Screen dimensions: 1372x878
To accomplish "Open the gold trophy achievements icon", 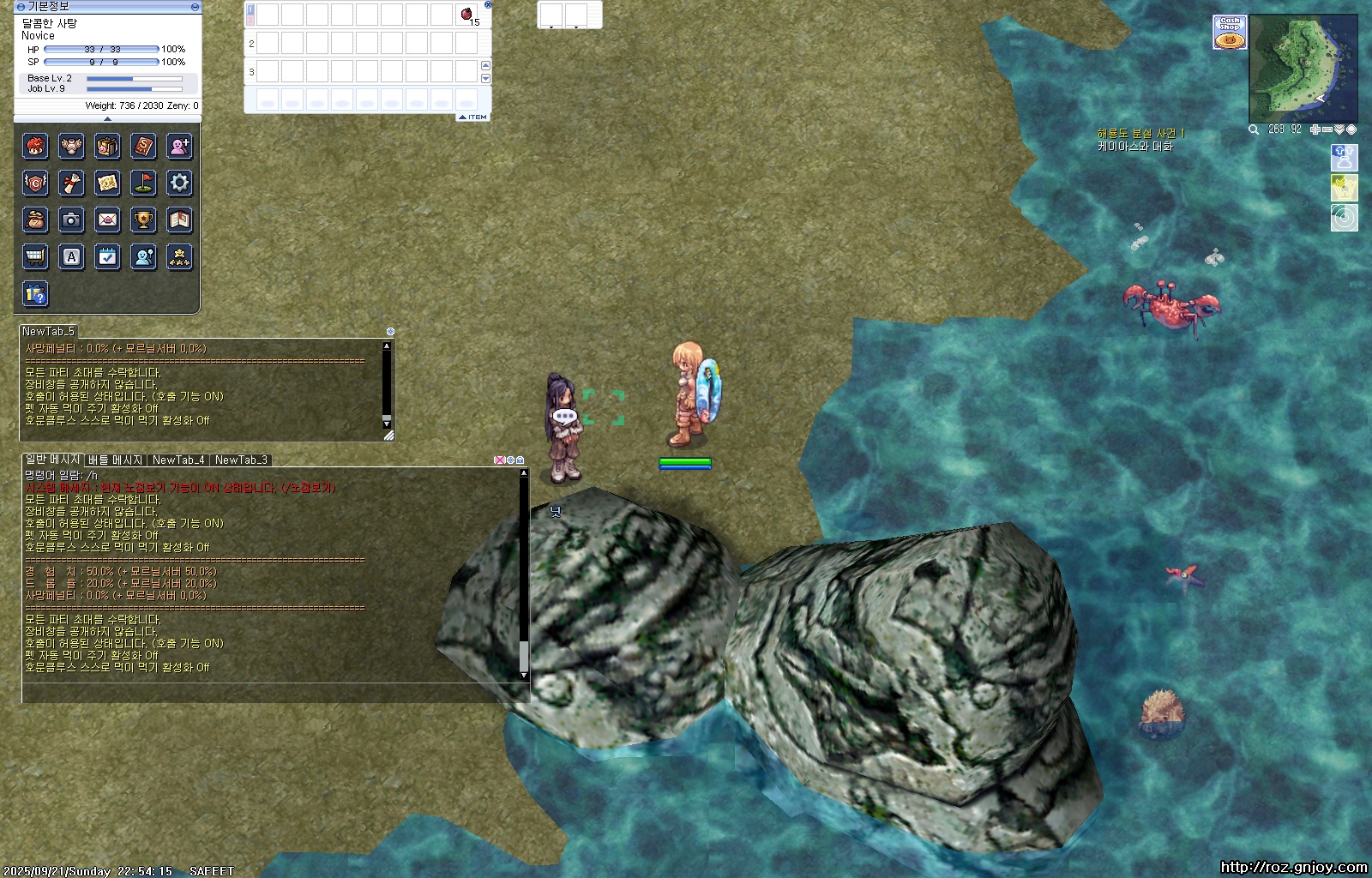I will coord(143,219).
